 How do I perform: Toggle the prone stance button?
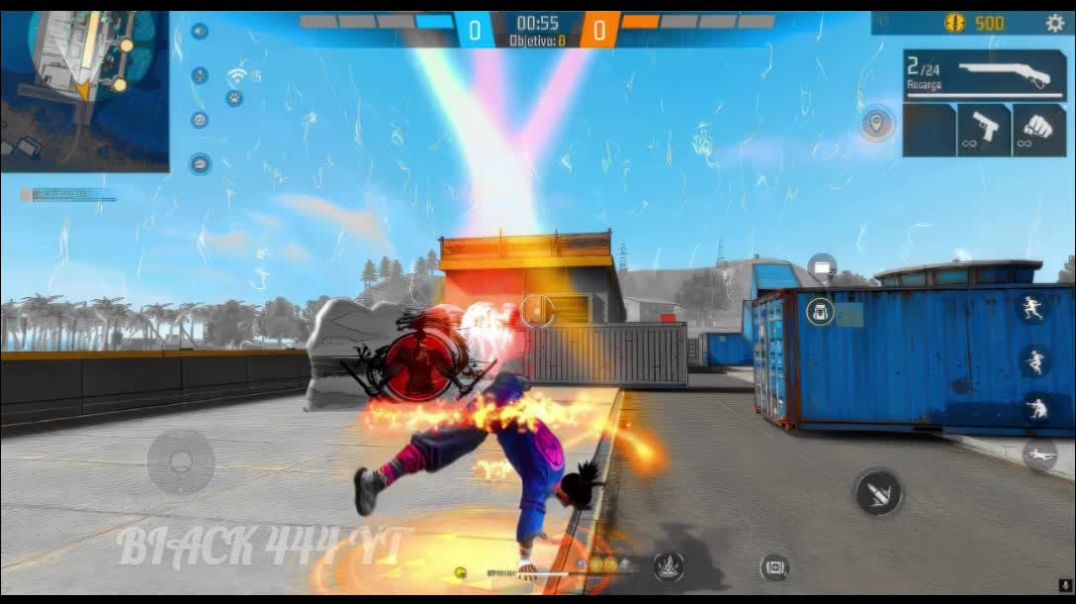click(x=1040, y=455)
